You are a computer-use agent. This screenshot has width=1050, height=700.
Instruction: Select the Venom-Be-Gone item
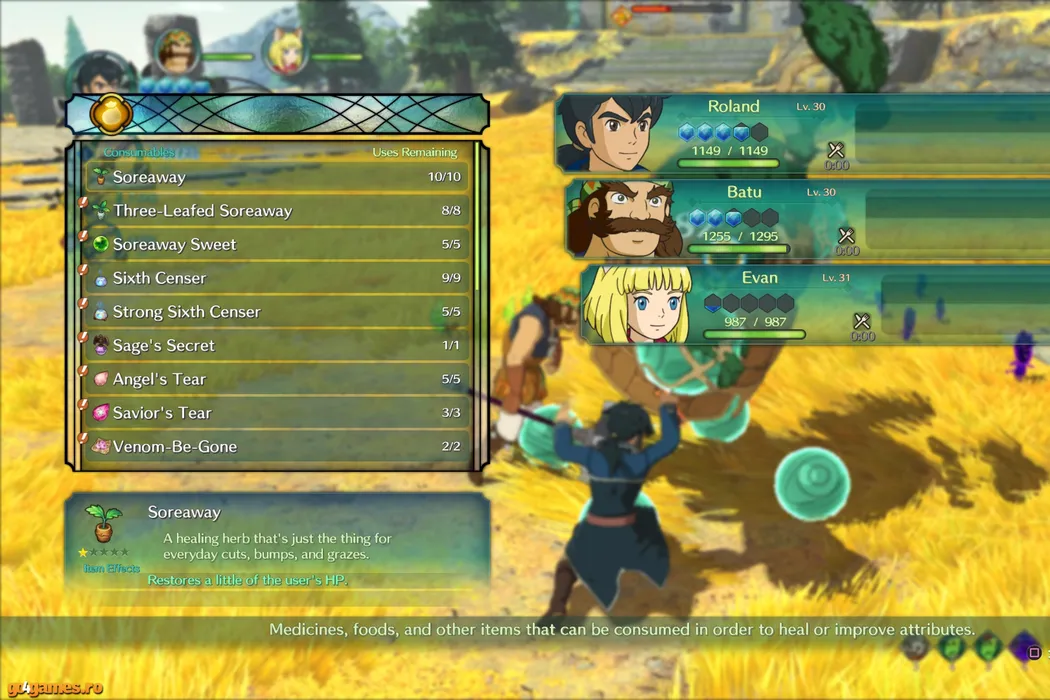pos(275,447)
